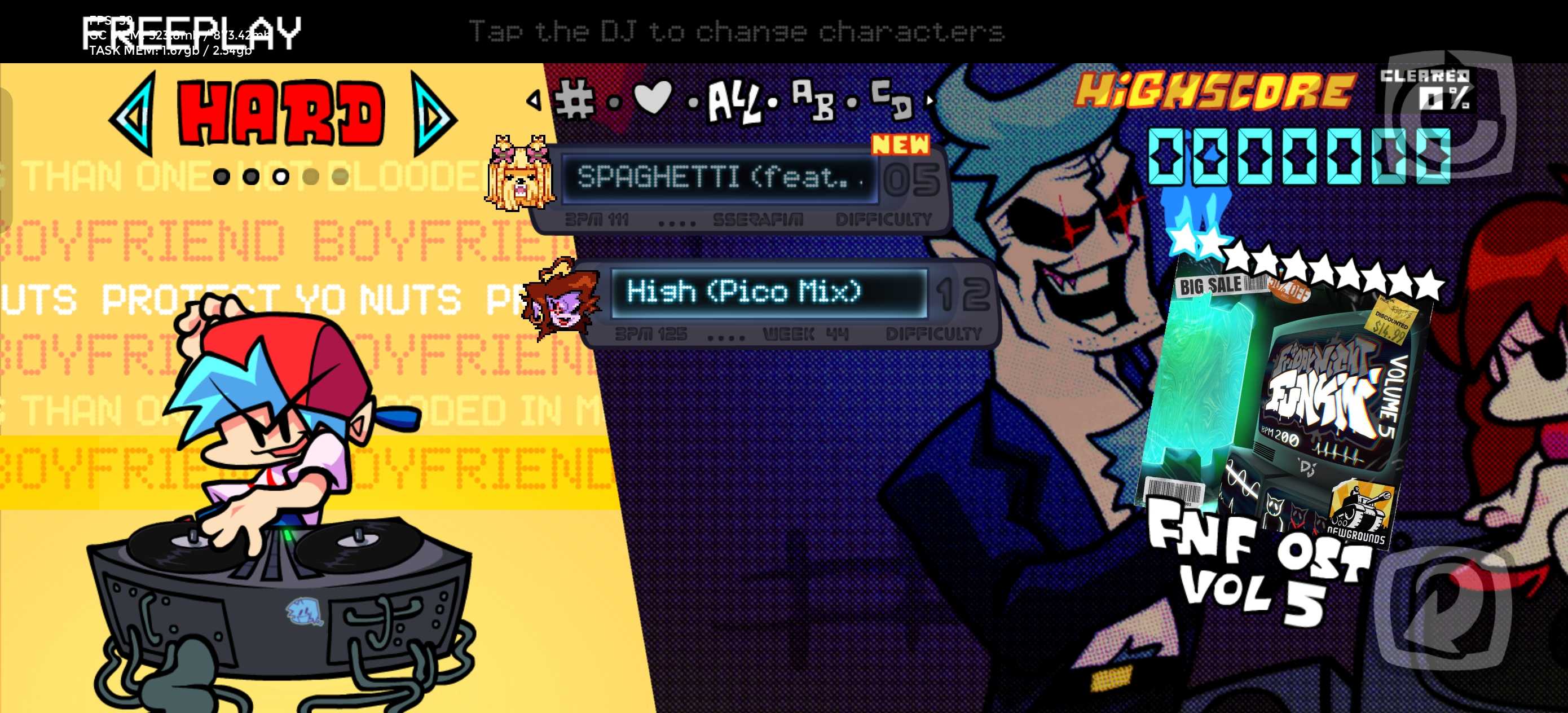Filter the song list by CD
Viewport: 1568px width, 713px height.
click(x=891, y=99)
